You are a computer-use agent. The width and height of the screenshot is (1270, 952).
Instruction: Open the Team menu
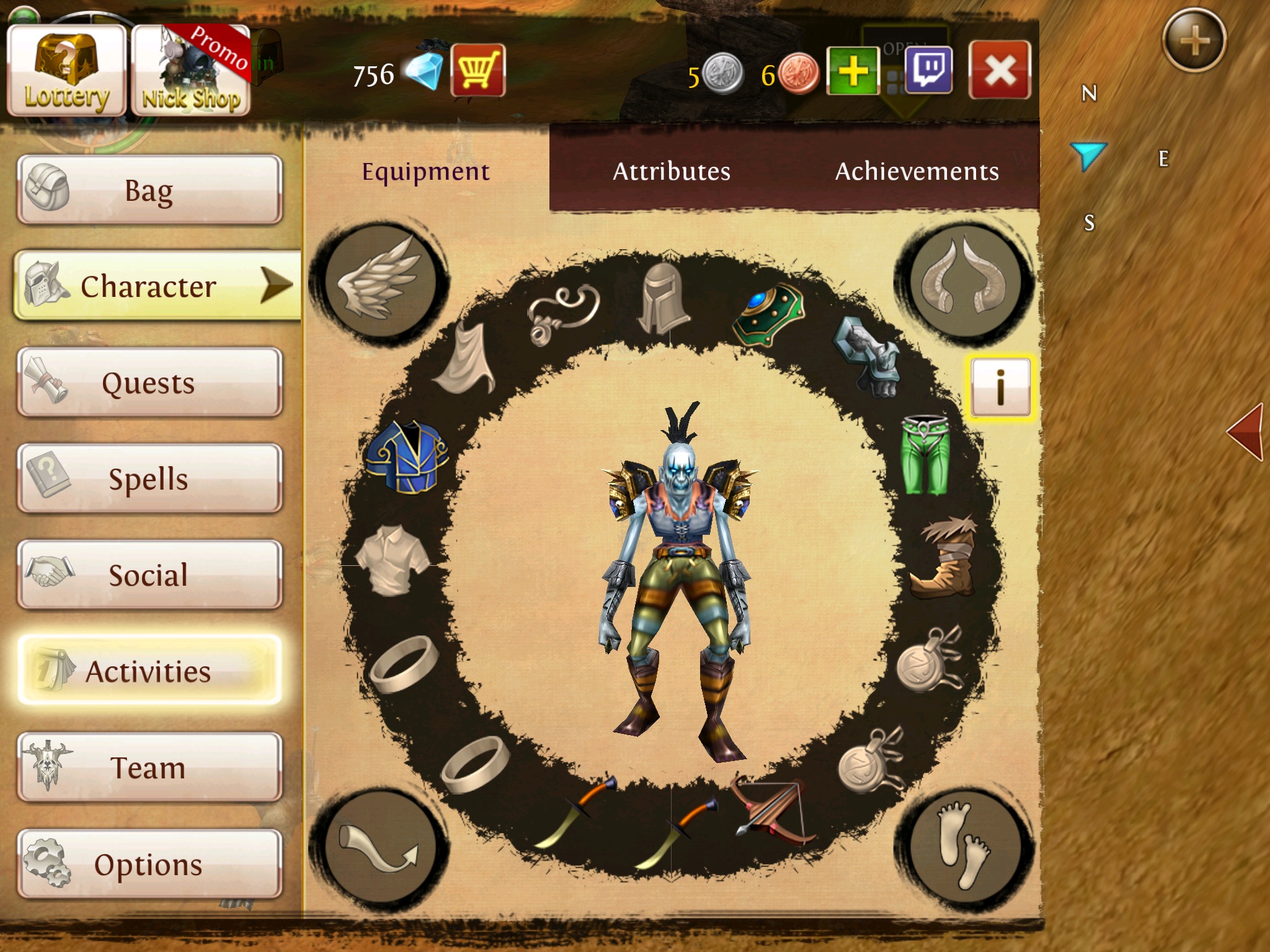click(149, 767)
